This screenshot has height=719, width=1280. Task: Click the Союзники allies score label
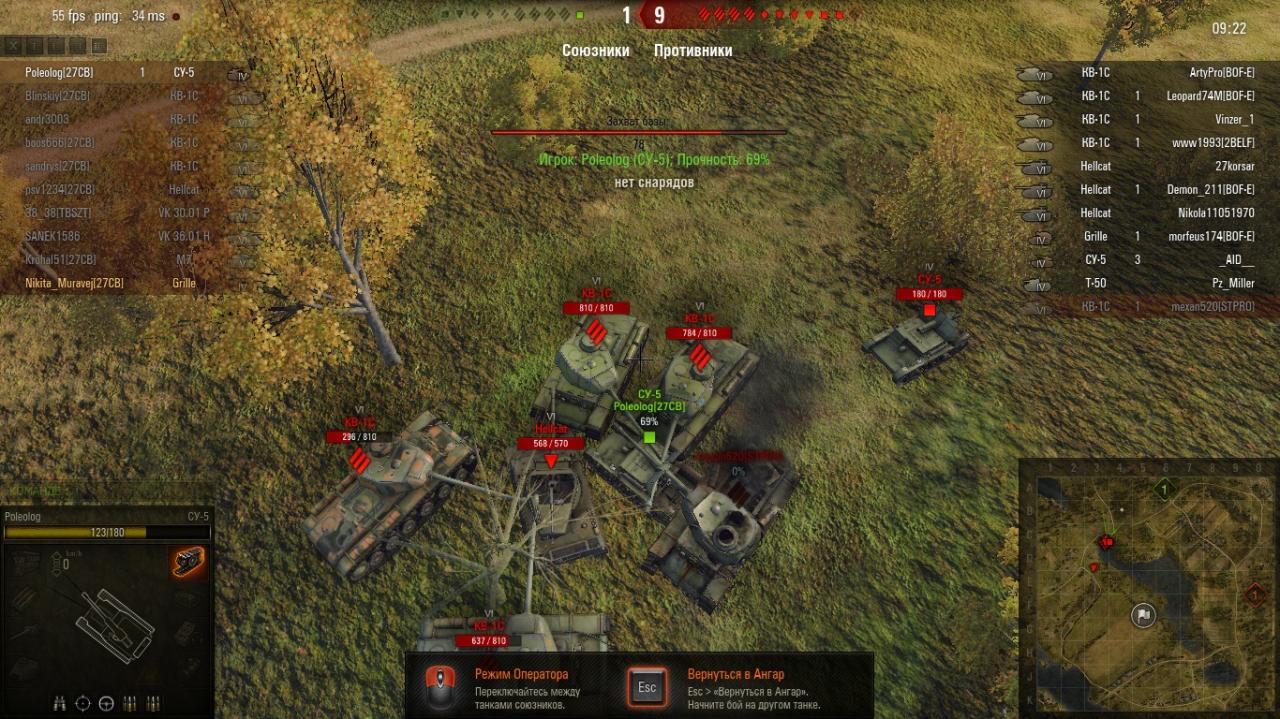[596, 51]
